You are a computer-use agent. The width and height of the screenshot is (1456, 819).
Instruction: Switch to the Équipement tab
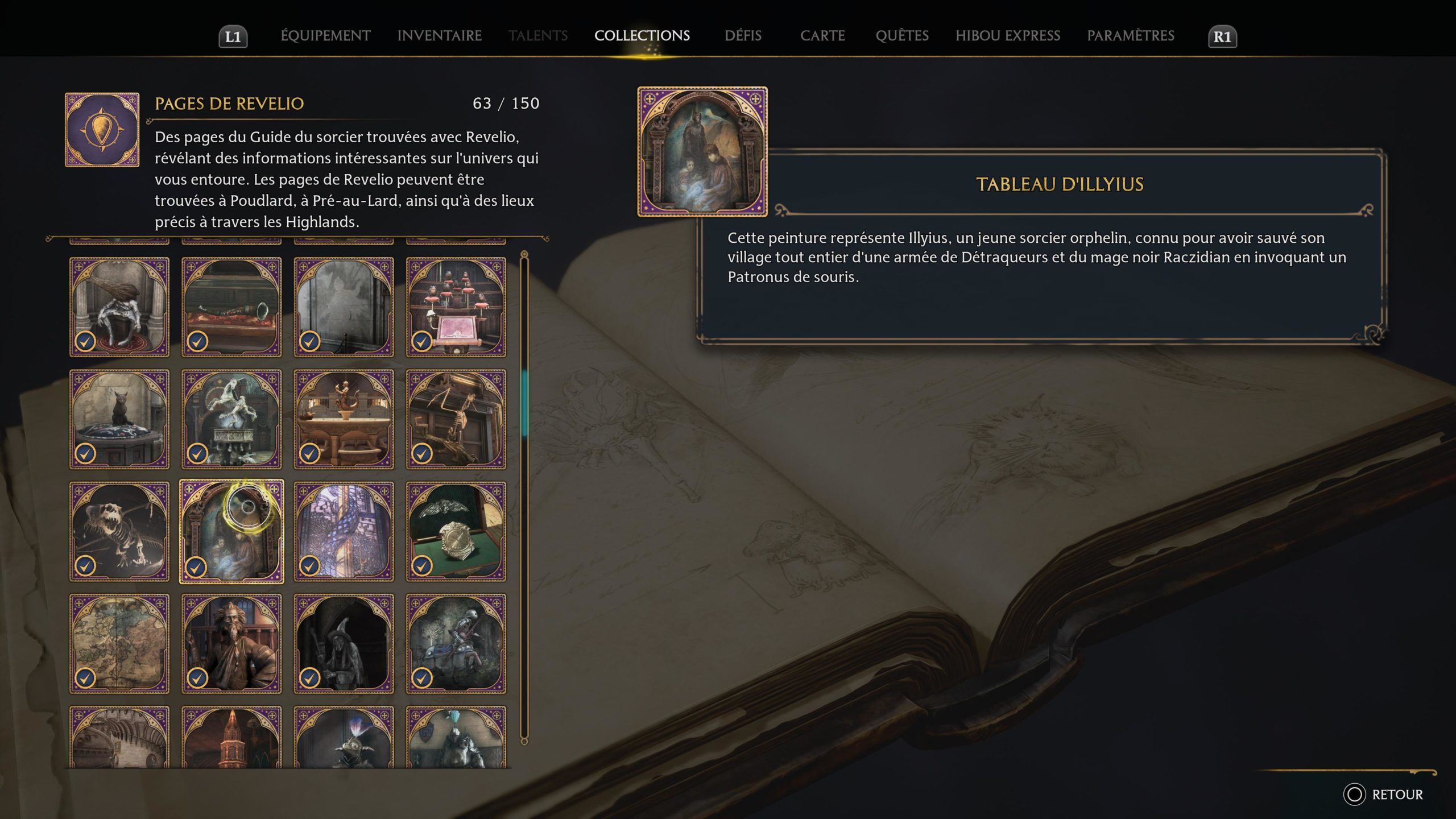[325, 36]
